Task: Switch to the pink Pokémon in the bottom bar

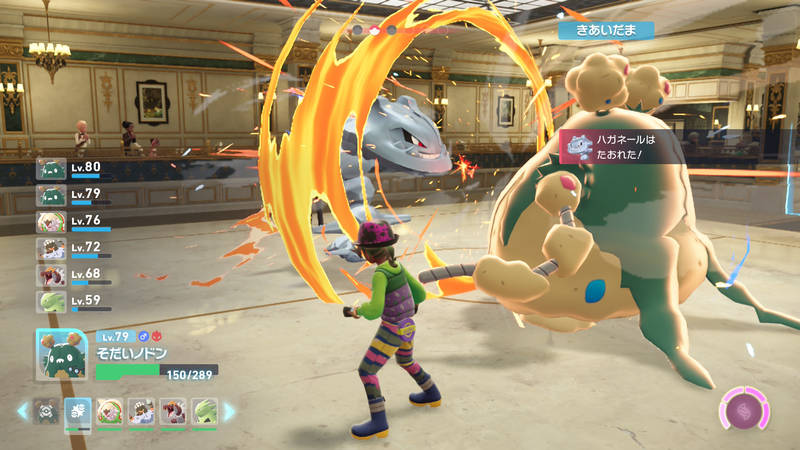Action: [x=109, y=411]
